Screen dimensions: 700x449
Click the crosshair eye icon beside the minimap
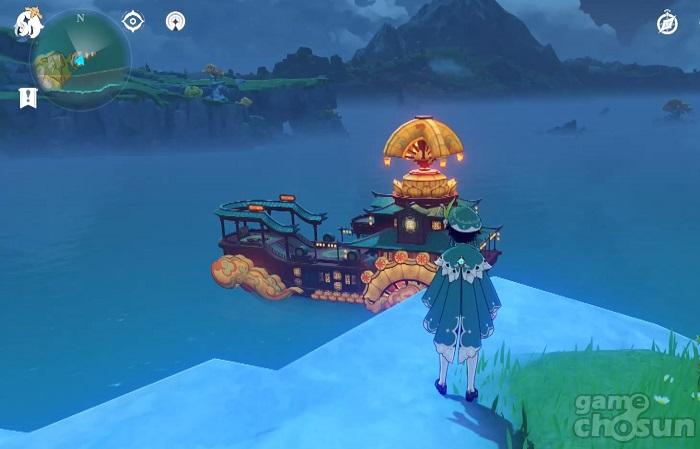coord(133,21)
